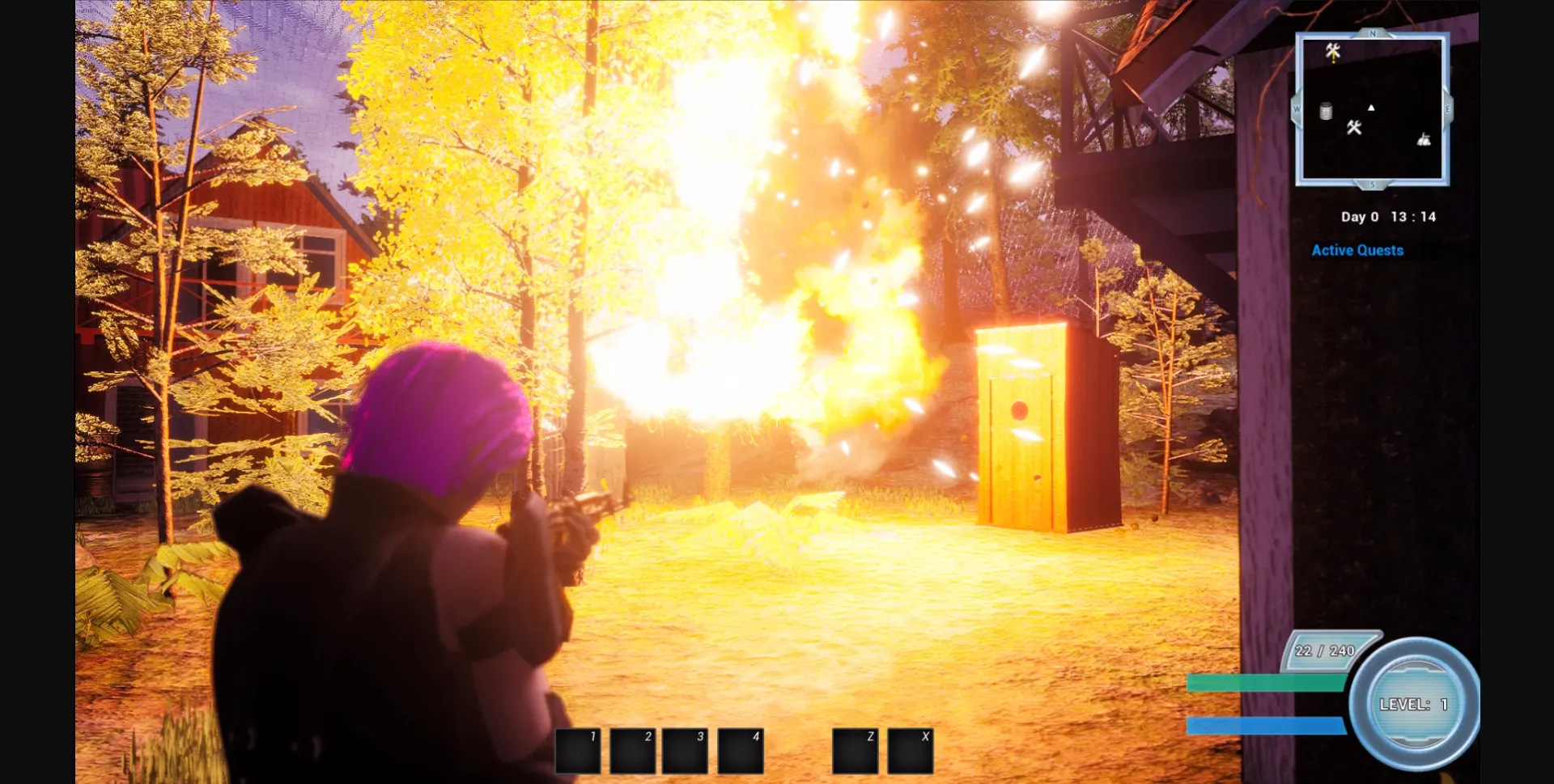Screen dimensions: 1554x784
Task: Click the 22 / 240 ammo counter
Action: [1324, 649]
